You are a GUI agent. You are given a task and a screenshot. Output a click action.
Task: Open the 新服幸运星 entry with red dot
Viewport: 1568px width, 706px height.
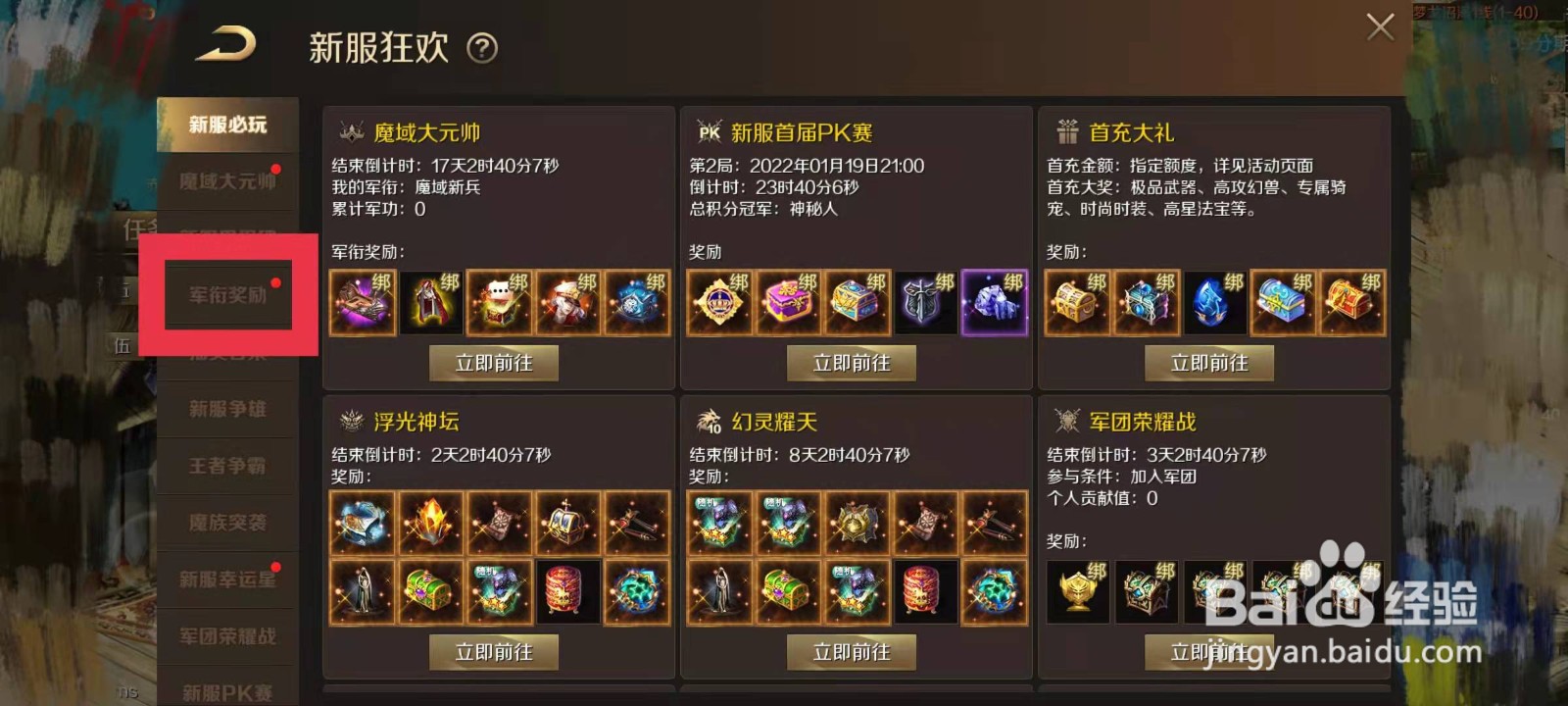point(227,580)
